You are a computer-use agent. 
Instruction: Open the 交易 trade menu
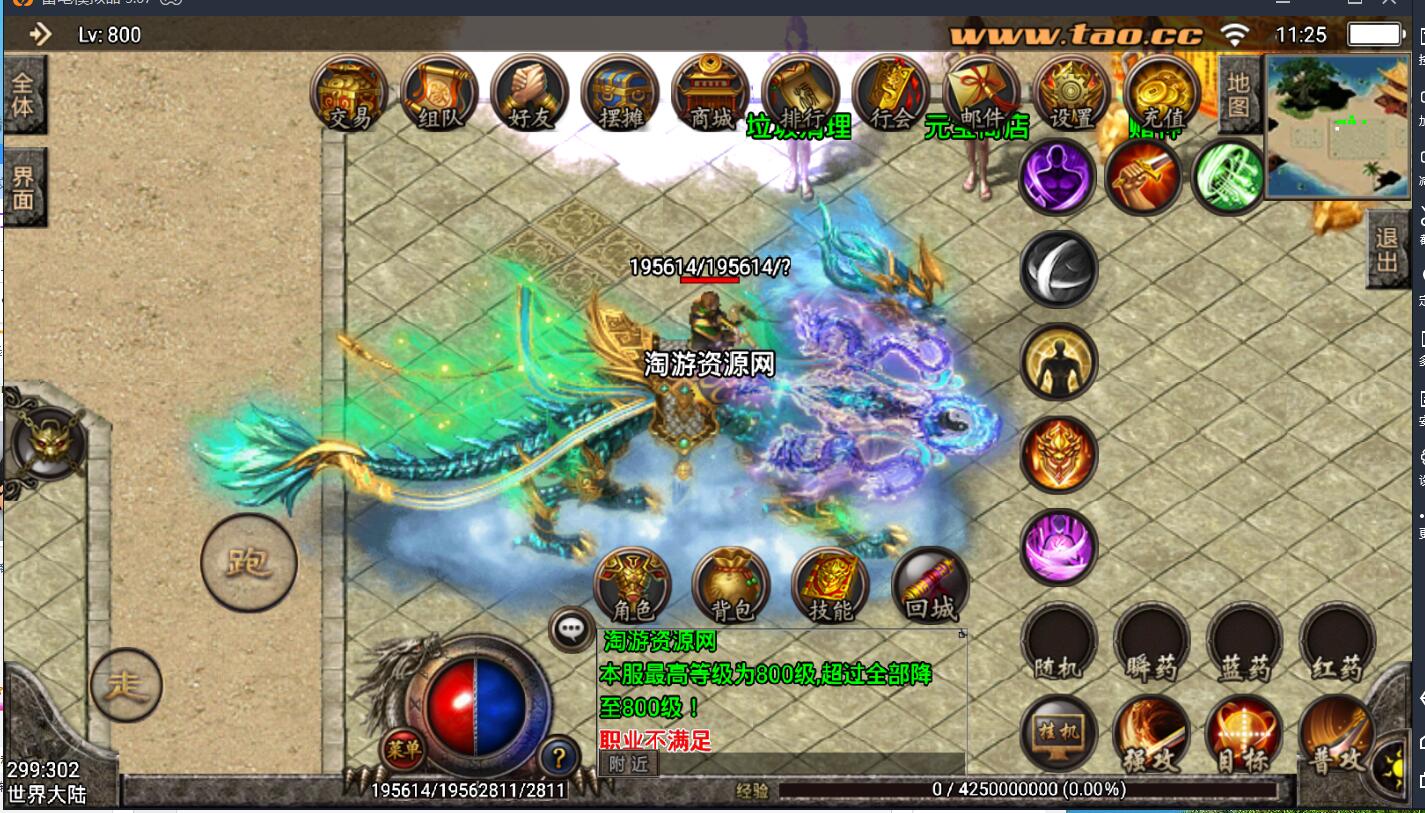(349, 94)
